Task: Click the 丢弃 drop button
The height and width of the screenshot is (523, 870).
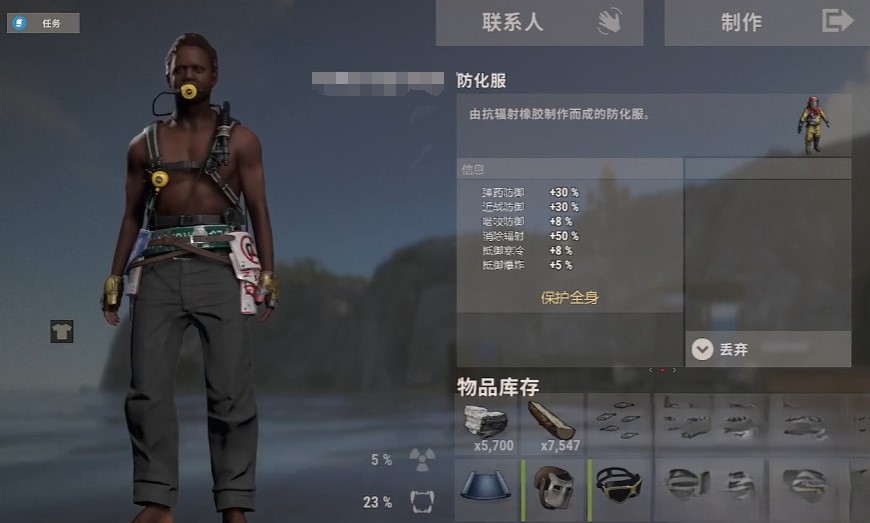Action: click(768, 349)
